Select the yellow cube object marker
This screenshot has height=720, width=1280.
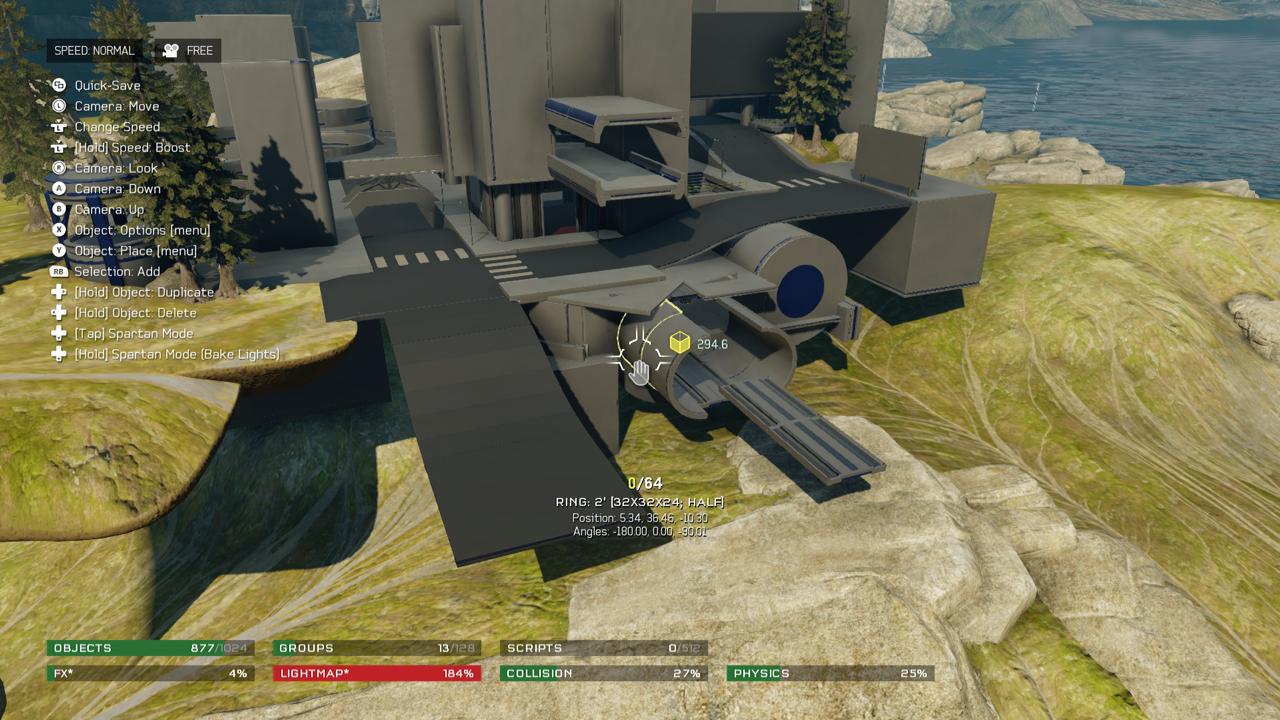680,343
